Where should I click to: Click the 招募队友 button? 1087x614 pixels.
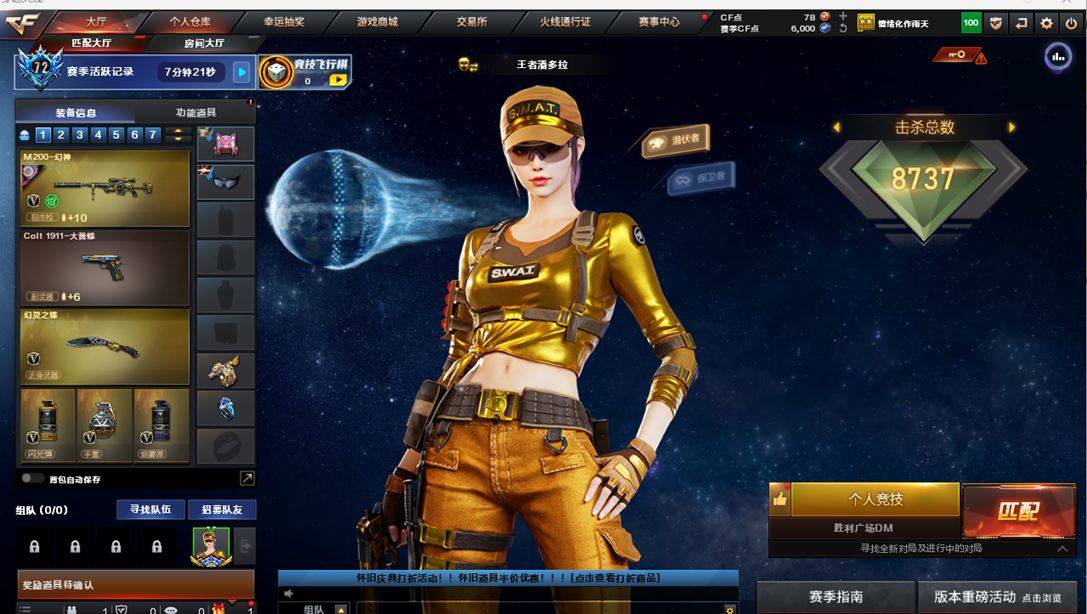(222, 510)
